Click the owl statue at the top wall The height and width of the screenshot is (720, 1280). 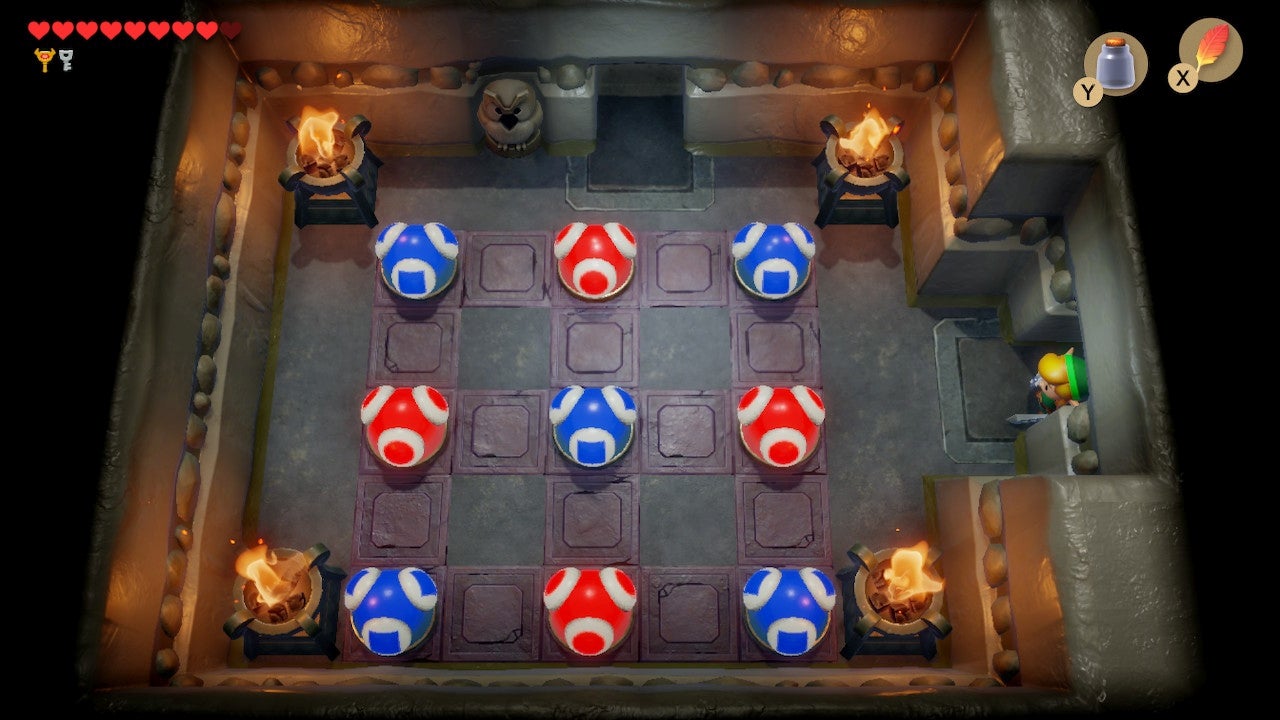(x=512, y=115)
